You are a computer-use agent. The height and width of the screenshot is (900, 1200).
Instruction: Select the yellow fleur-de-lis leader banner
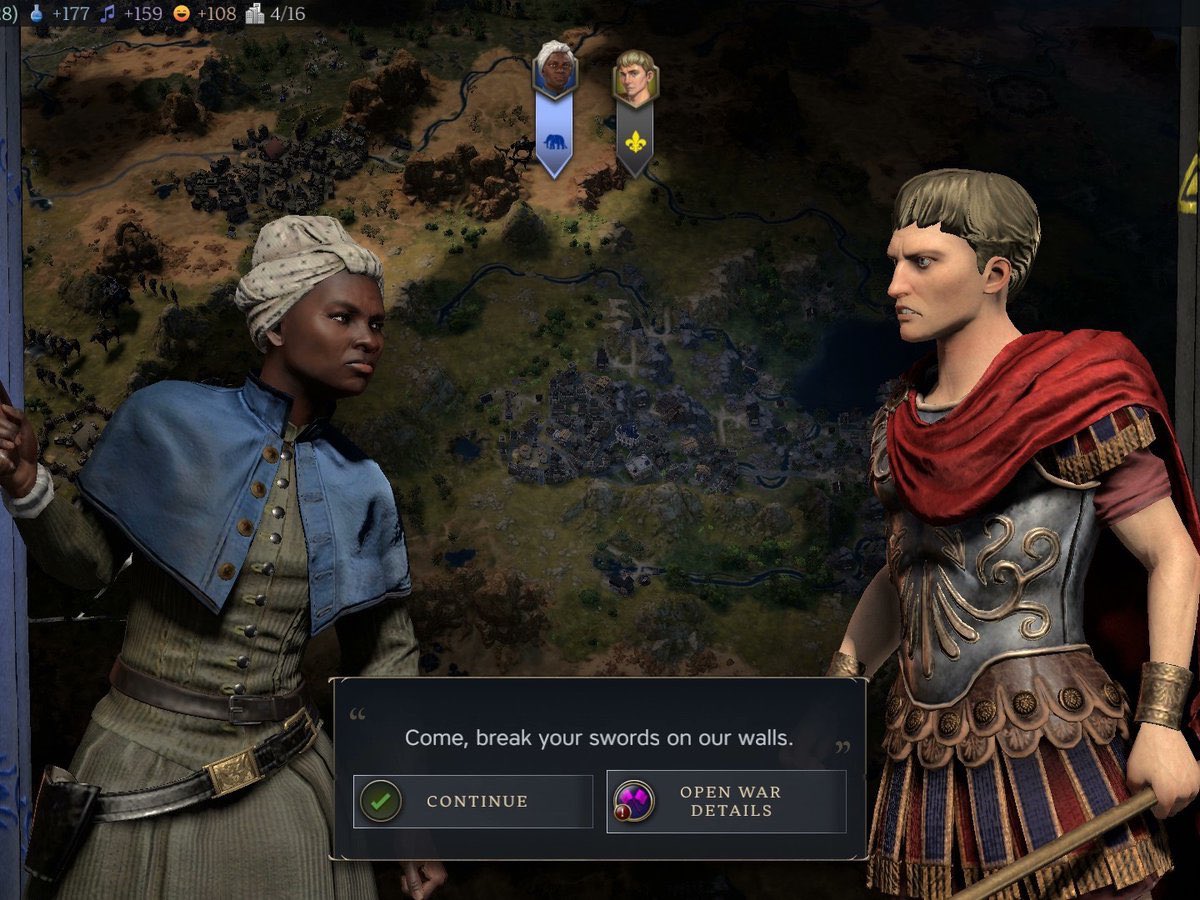click(x=634, y=135)
